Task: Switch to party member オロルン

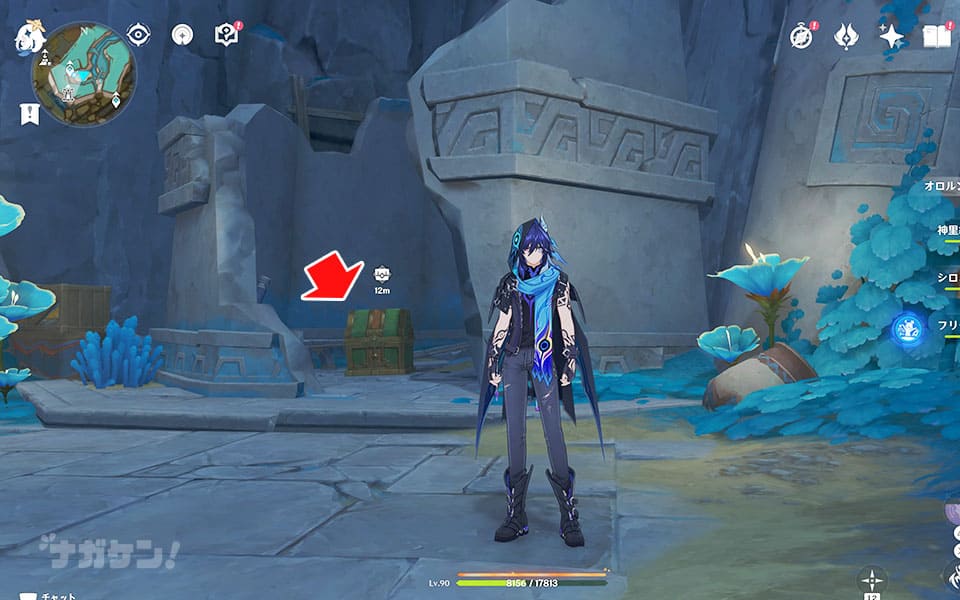Action: [942, 187]
